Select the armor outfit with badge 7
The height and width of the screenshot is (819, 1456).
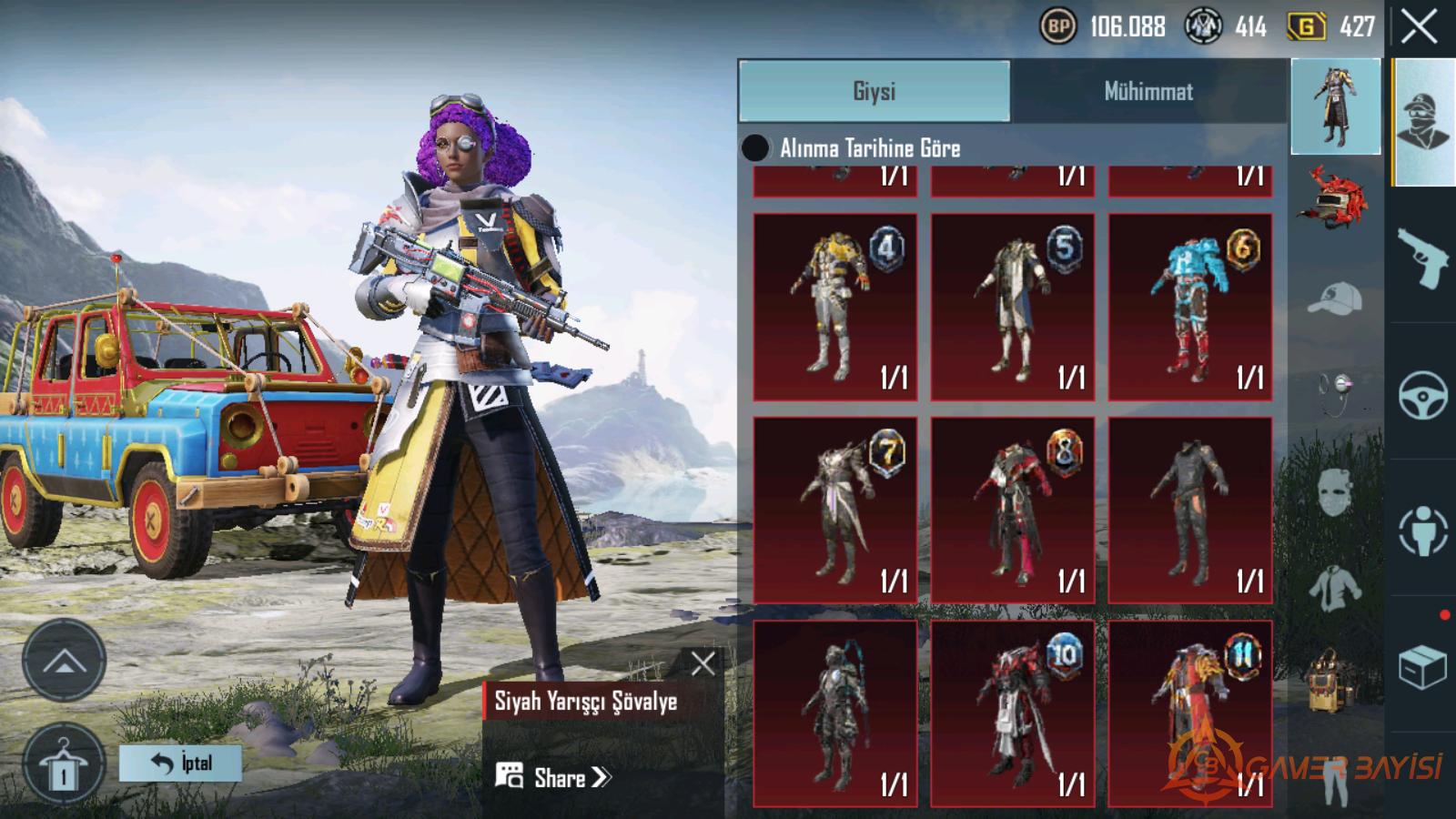(834, 511)
